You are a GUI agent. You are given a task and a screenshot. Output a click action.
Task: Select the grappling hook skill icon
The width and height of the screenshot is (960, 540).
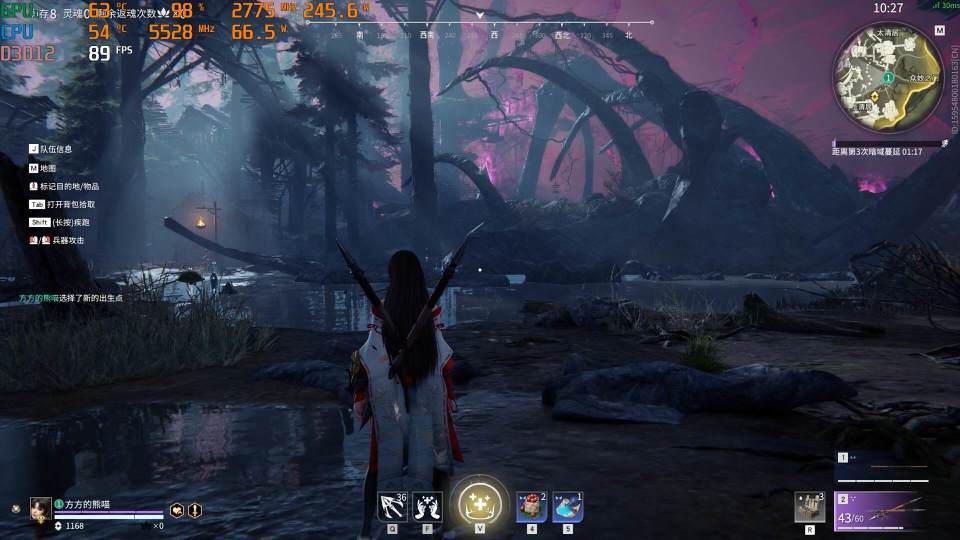click(392, 506)
